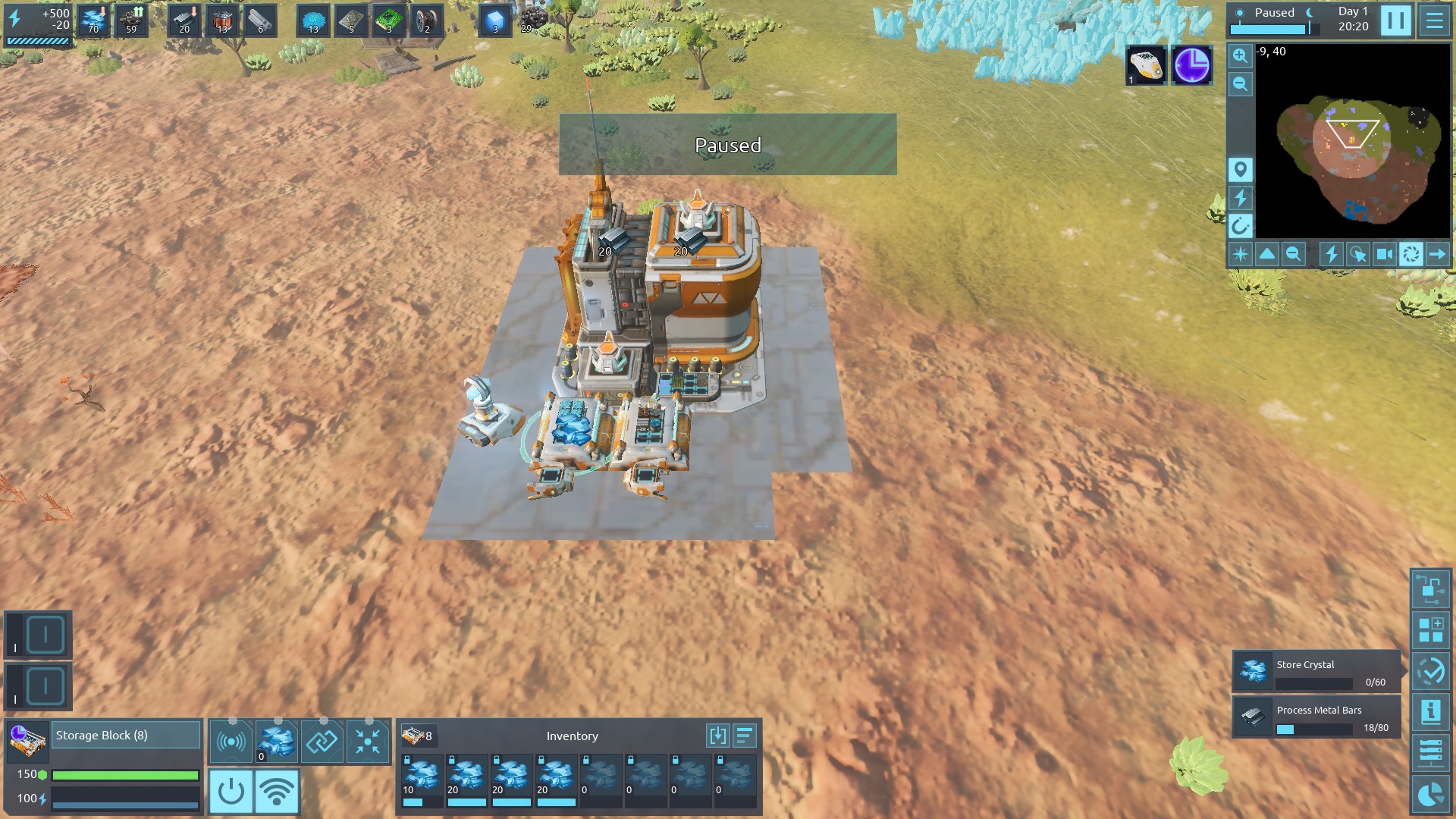The width and height of the screenshot is (1456, 819).
Task: Toggle the magnet button beside the minimap
Action: (x=1240, y=225)
